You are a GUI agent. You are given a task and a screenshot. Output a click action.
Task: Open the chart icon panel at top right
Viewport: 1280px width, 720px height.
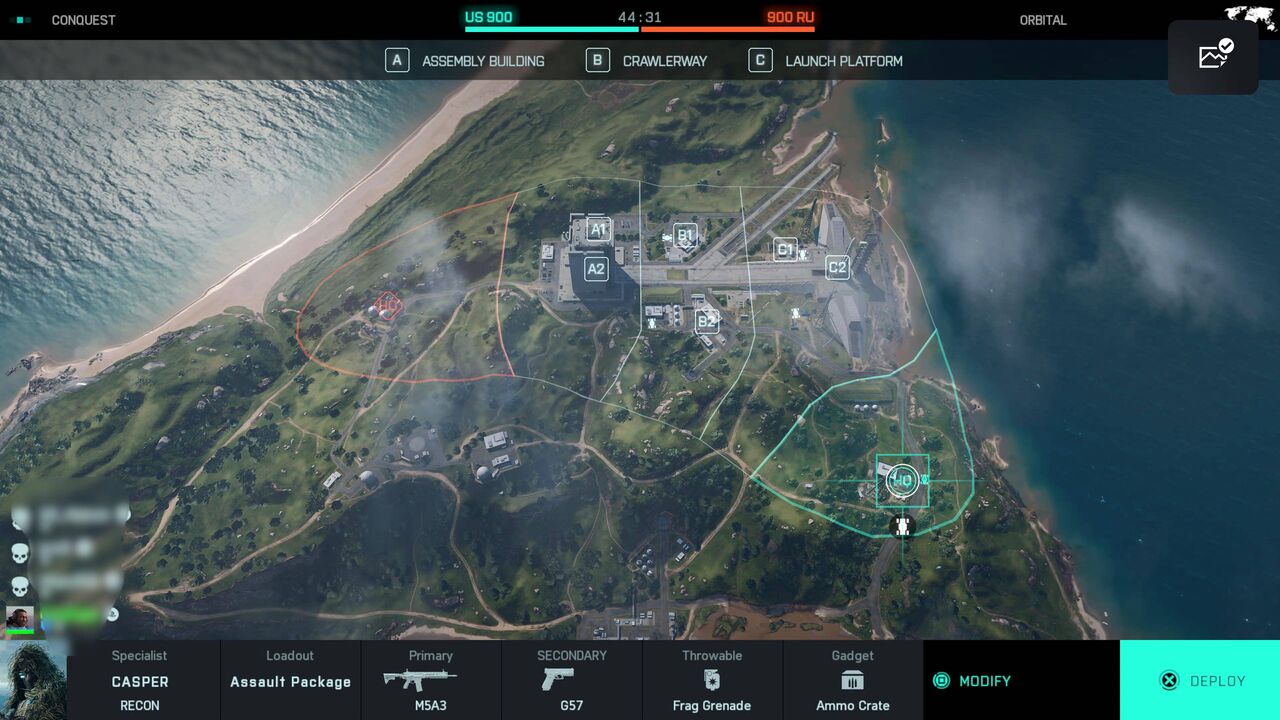(1213, 57)
